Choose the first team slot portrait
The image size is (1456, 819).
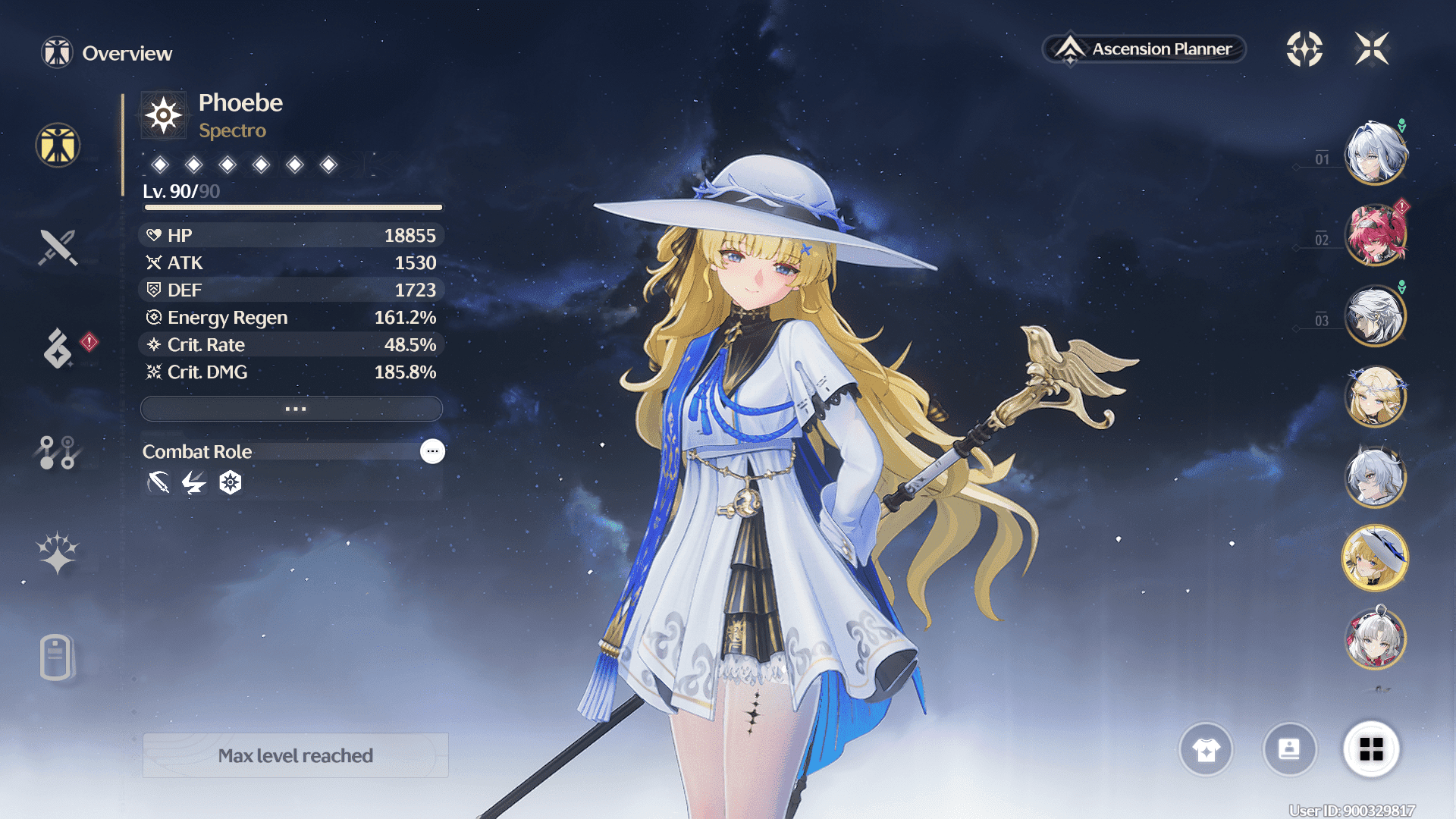tap(1375, 154)
